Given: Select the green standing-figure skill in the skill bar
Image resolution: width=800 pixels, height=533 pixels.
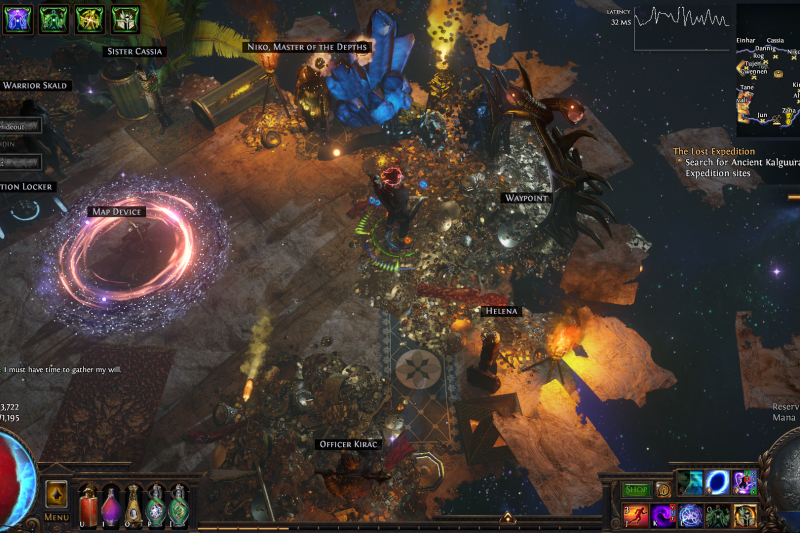Looking at the screenshot, I should coord(717,516).
